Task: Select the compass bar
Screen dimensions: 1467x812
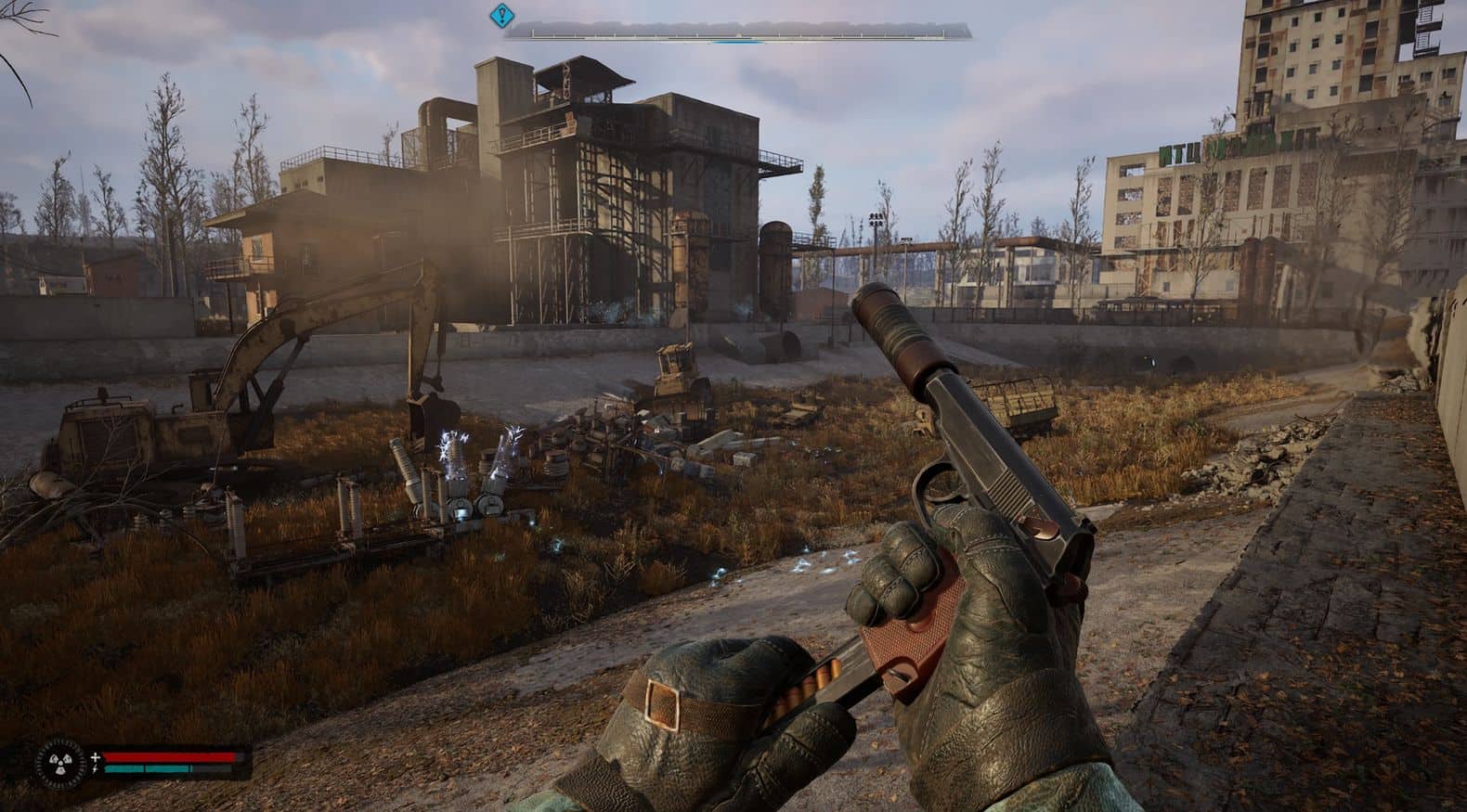Action: tap(737, 32)
